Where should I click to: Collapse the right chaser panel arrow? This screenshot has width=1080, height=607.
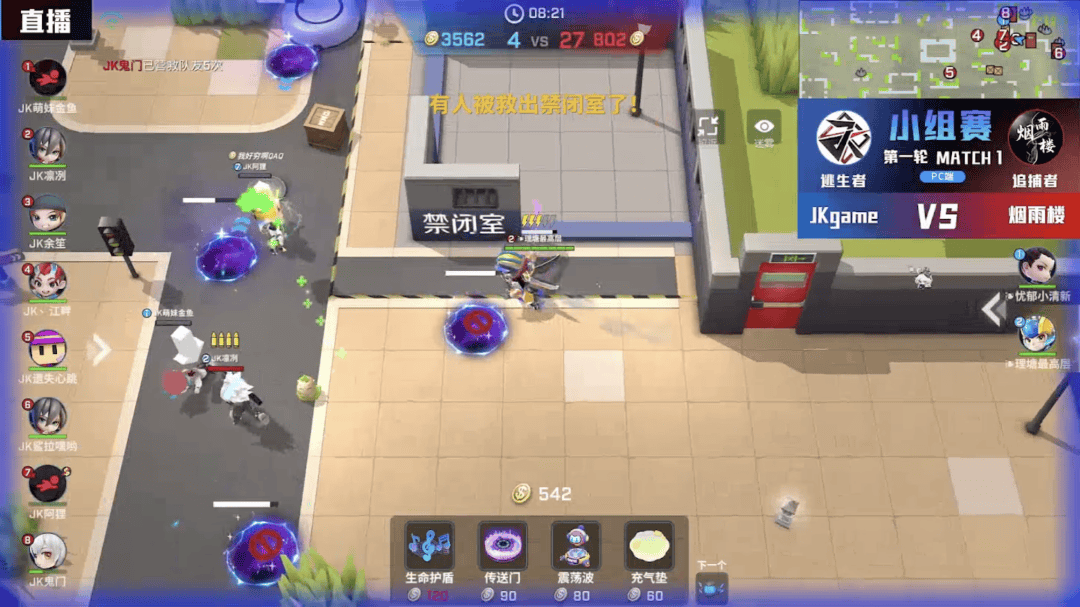[991, 310]
